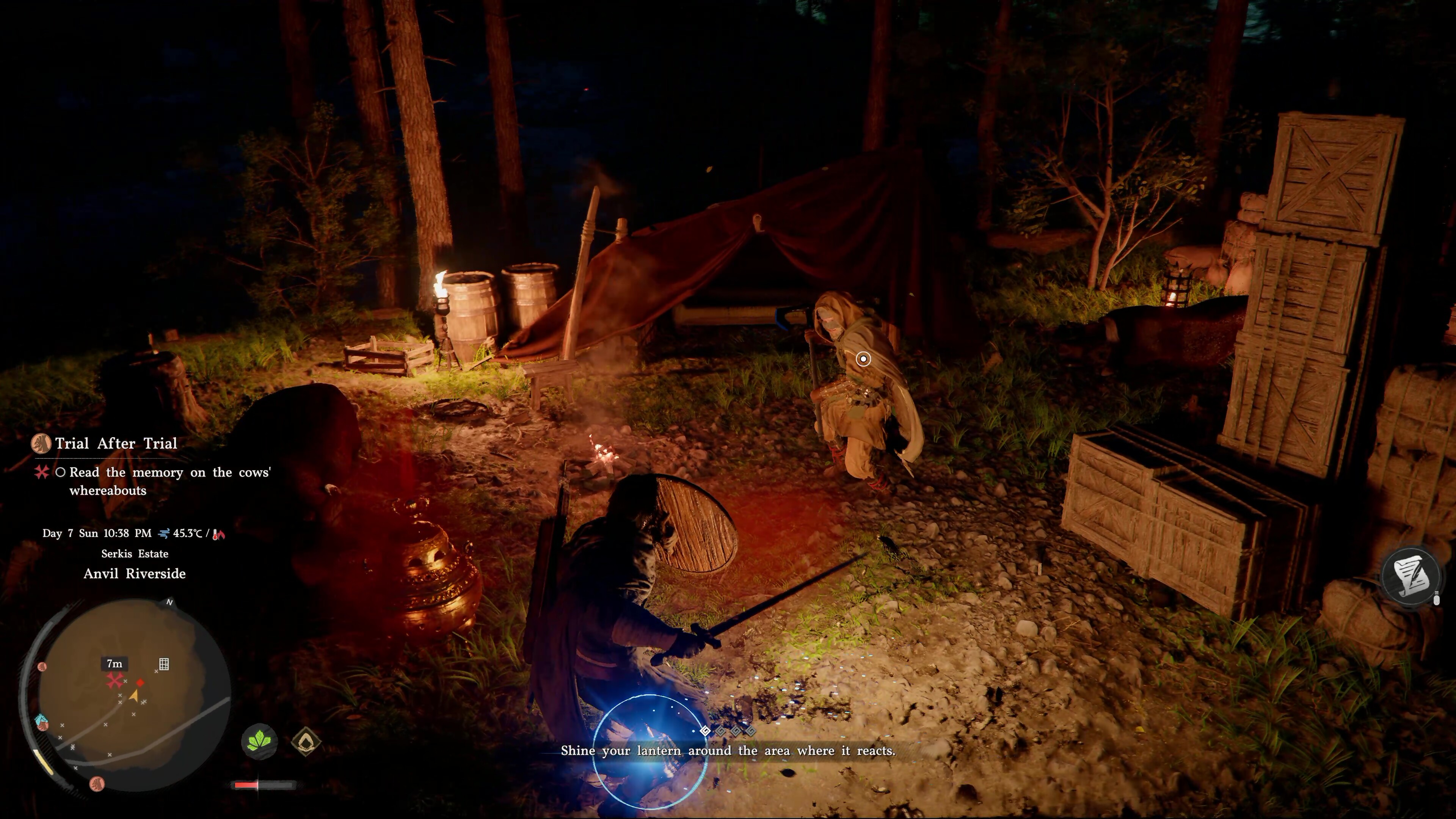Image resolution: width=1456 pixels, height=819 pixels.
Task: Select the quest emblem beside Trial After Trial
Action: coord(41,444)
